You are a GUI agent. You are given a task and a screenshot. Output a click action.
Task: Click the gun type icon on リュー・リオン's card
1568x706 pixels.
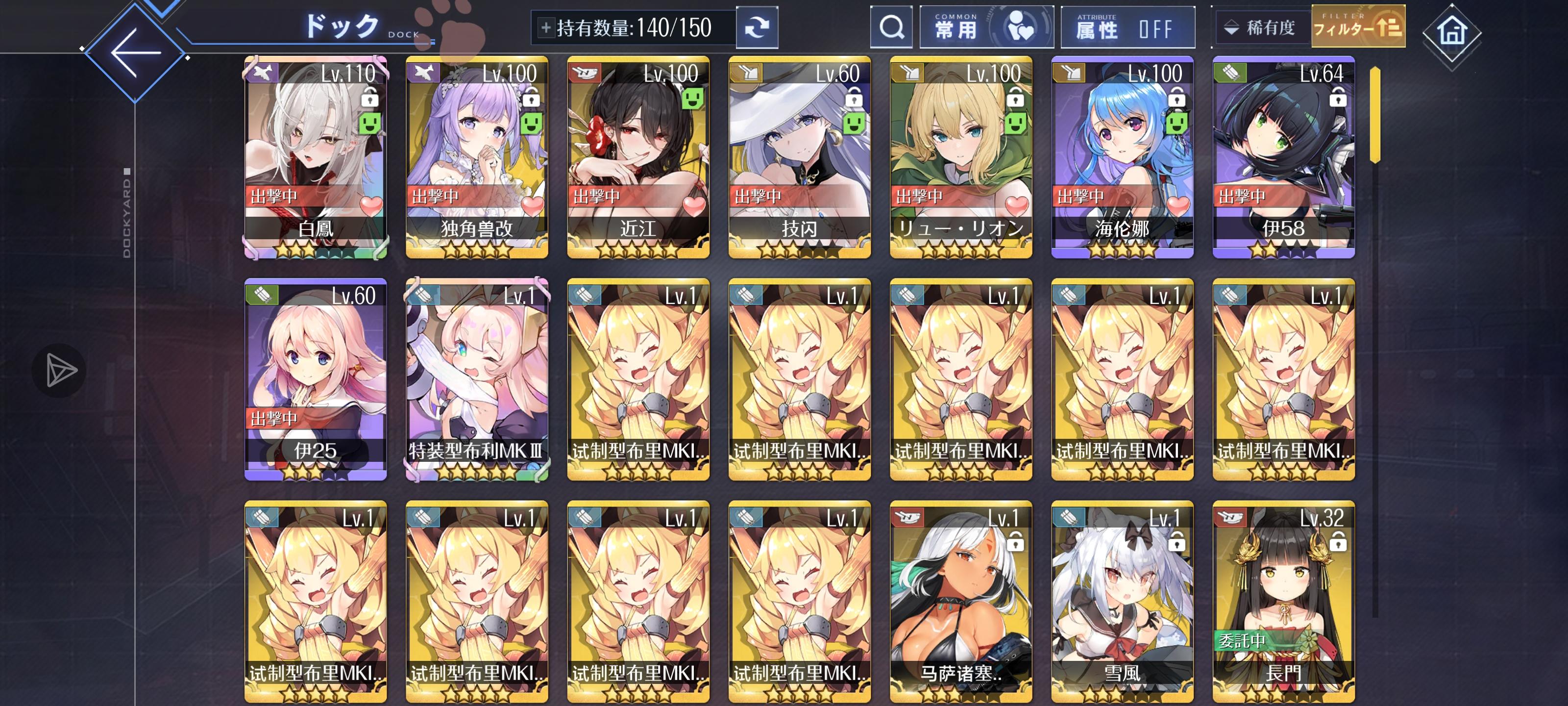coord(907,72)
